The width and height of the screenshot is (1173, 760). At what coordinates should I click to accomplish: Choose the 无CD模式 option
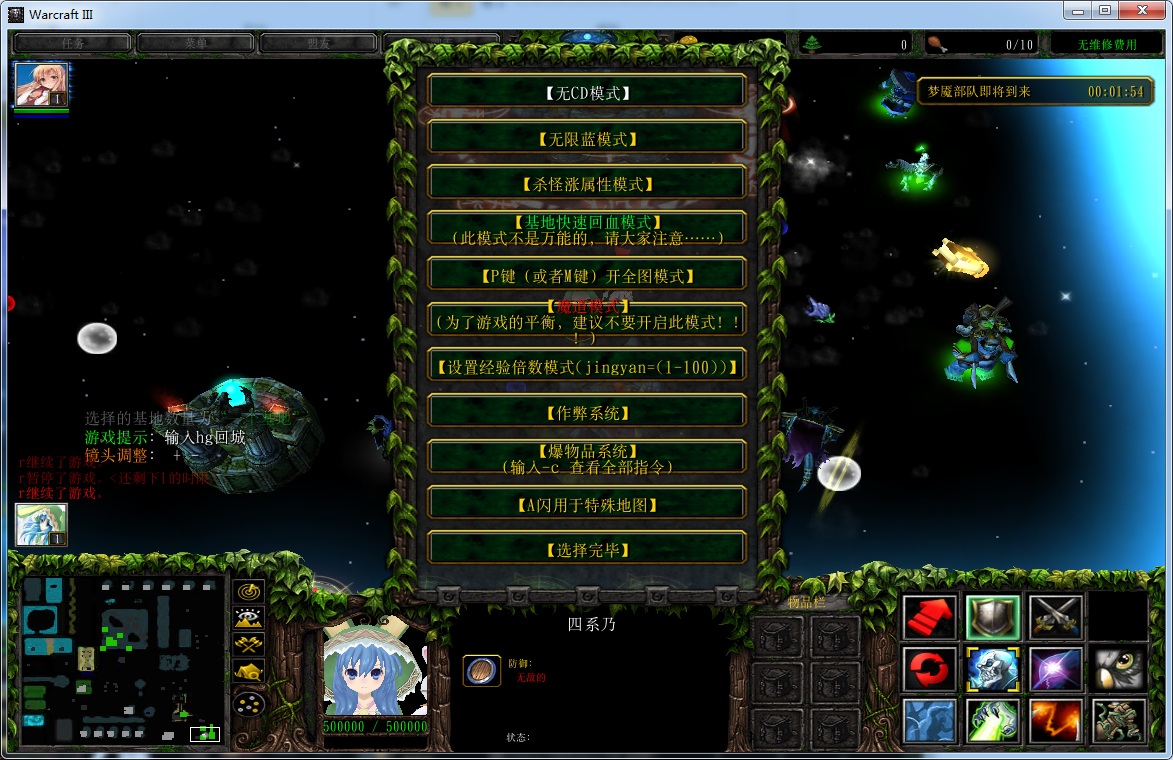587,93
